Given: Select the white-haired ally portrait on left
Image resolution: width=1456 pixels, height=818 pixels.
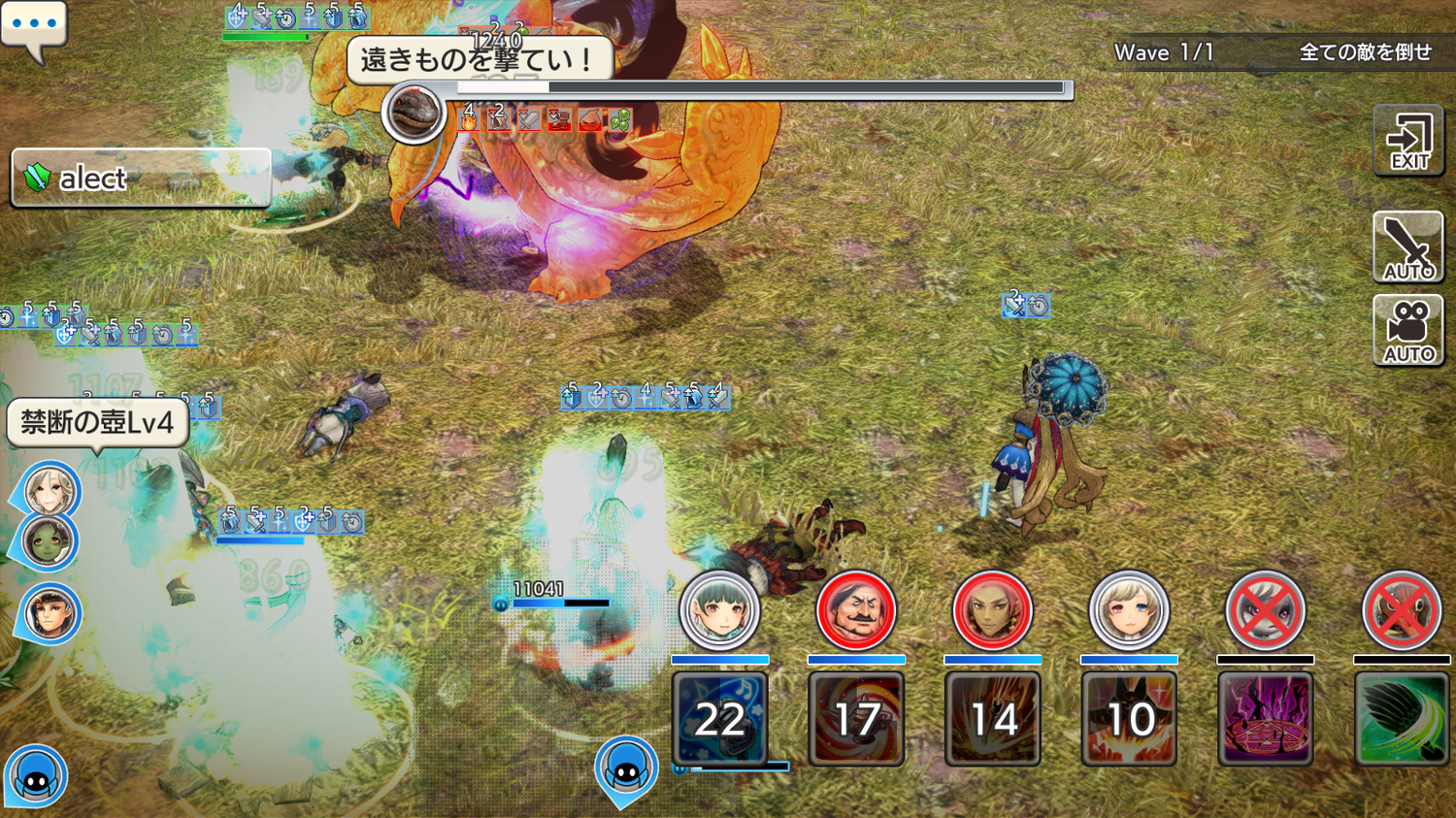Looking at the screenshot, I should click(50, 490).
